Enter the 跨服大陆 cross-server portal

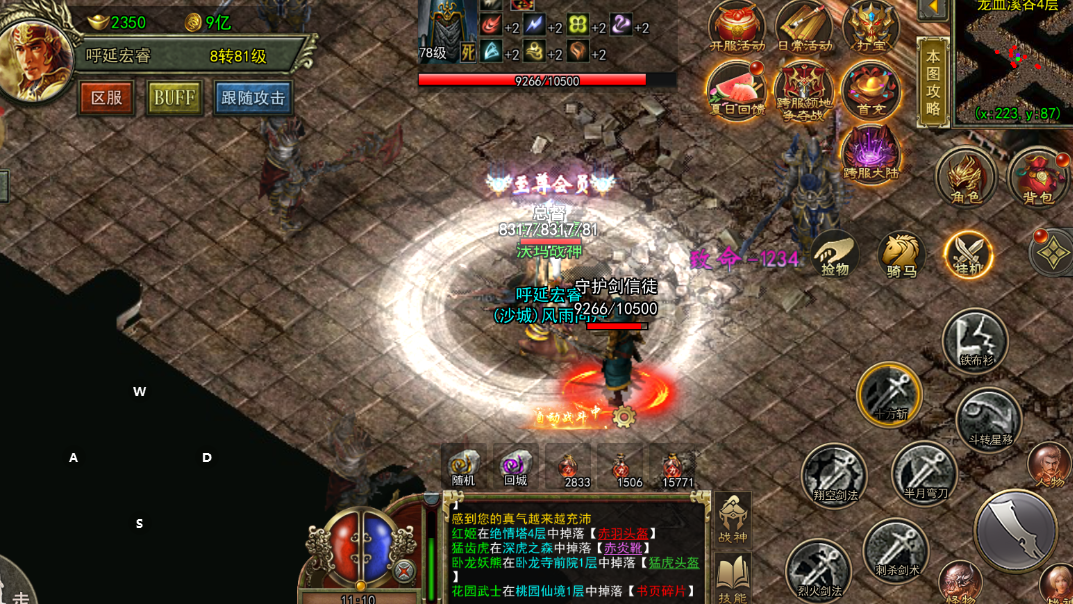coord(871,153)
